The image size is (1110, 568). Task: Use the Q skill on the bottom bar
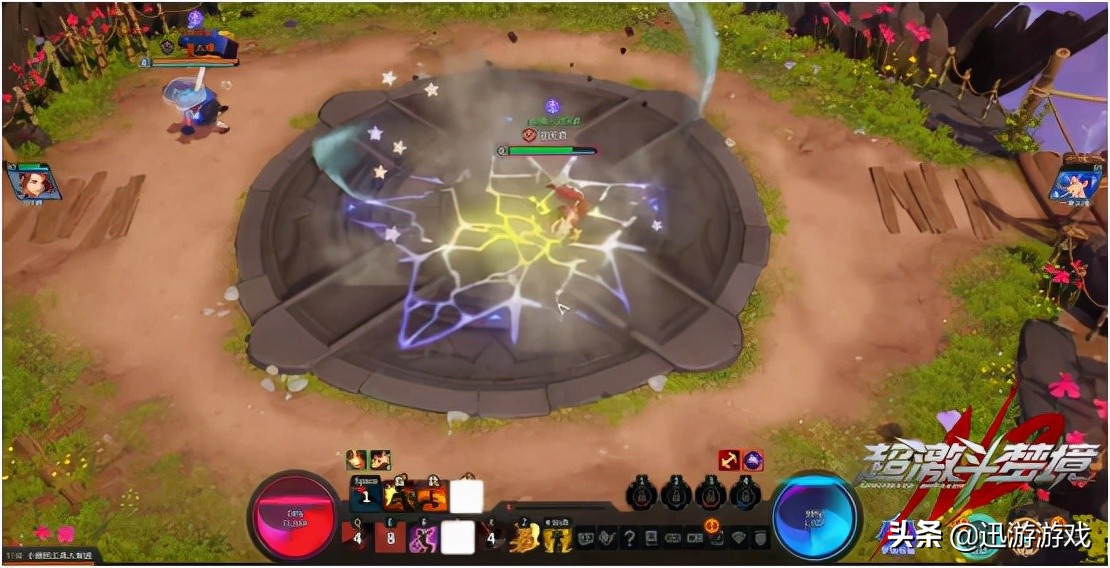359,537
